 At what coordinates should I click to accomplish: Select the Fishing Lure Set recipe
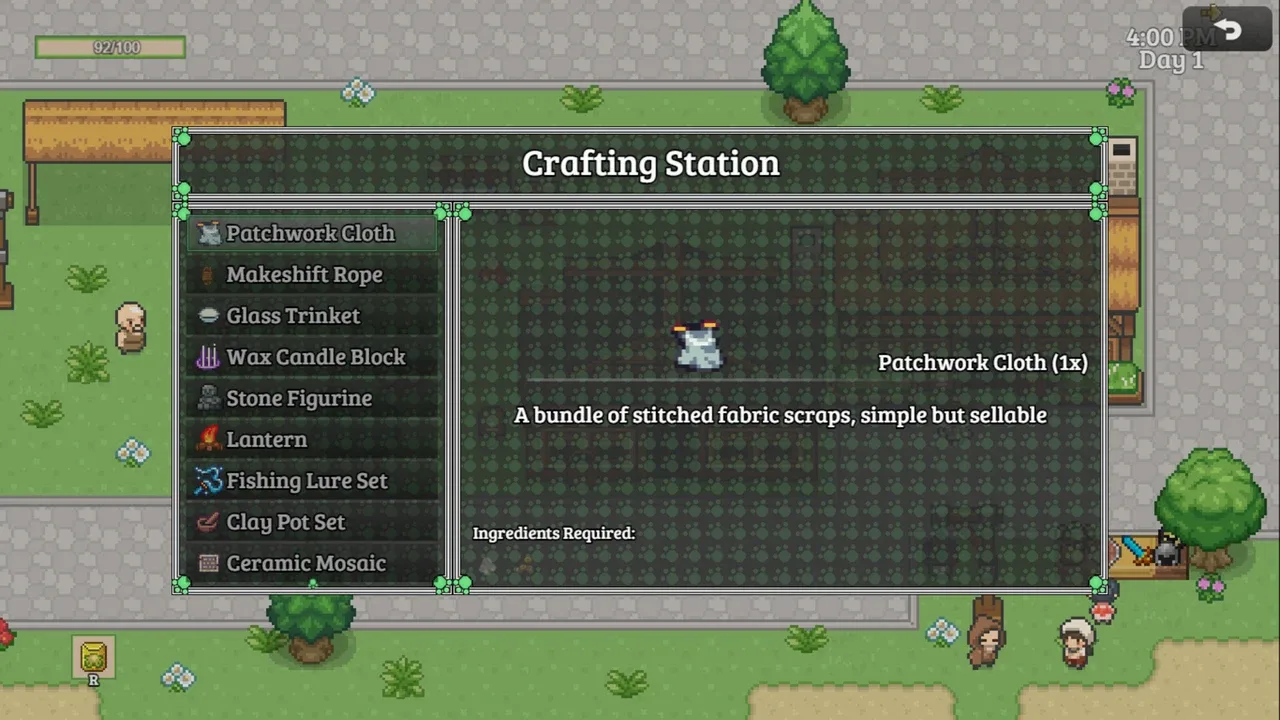[306, 481]
